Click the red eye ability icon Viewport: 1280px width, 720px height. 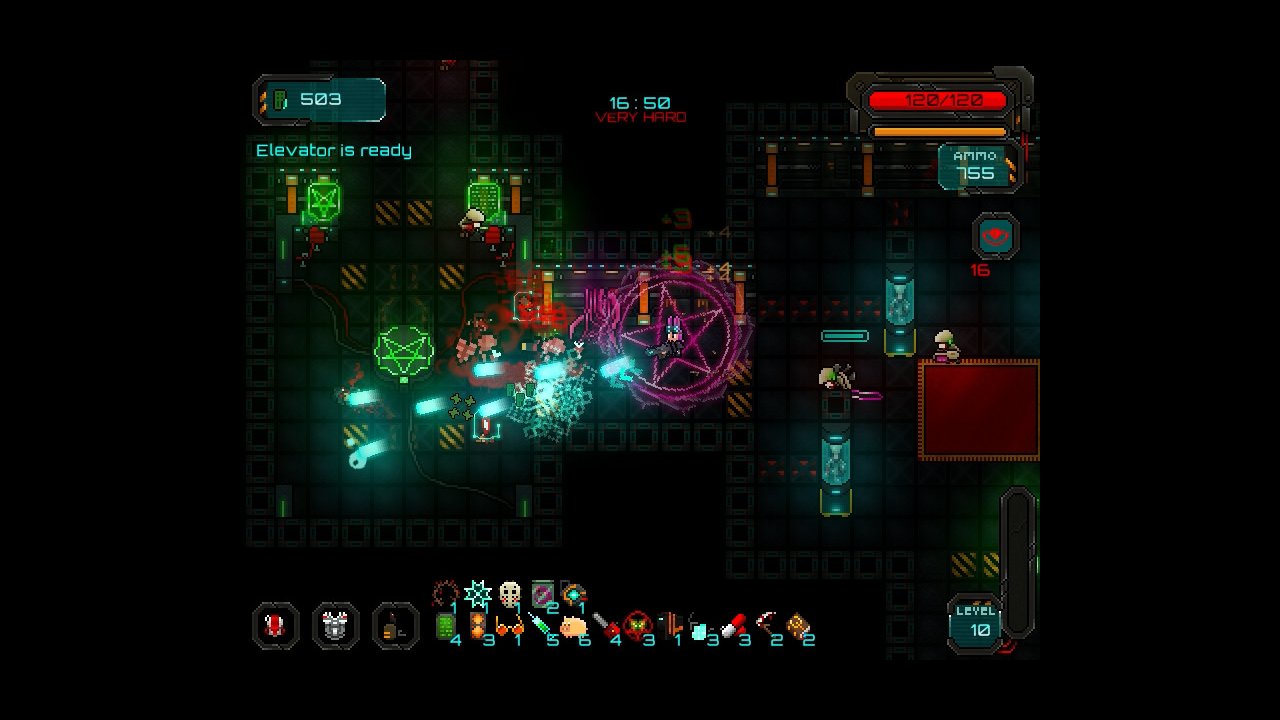[x=996, y=237]
